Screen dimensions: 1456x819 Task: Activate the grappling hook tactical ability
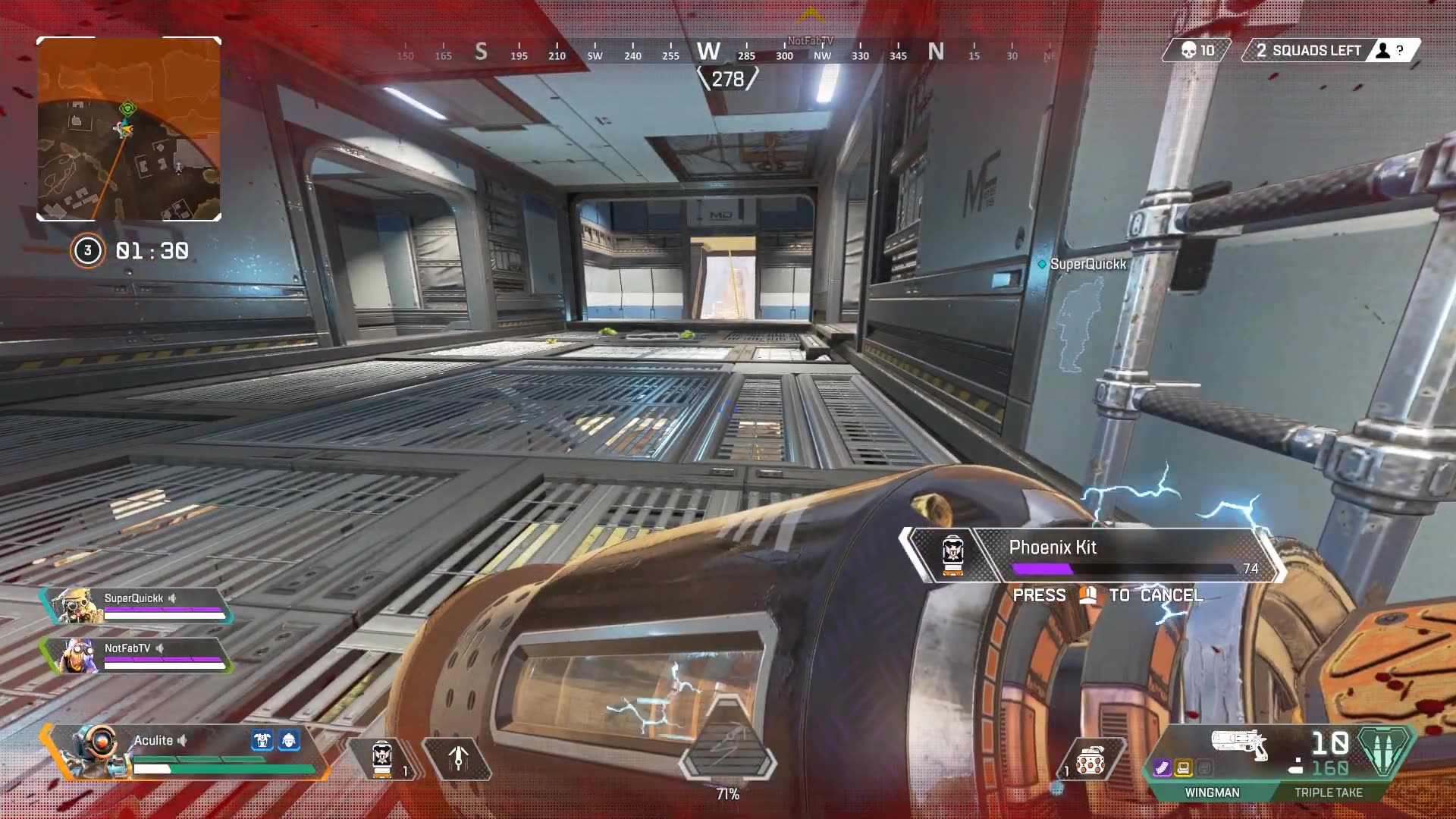pyautogui.click(x=457, y=758)
